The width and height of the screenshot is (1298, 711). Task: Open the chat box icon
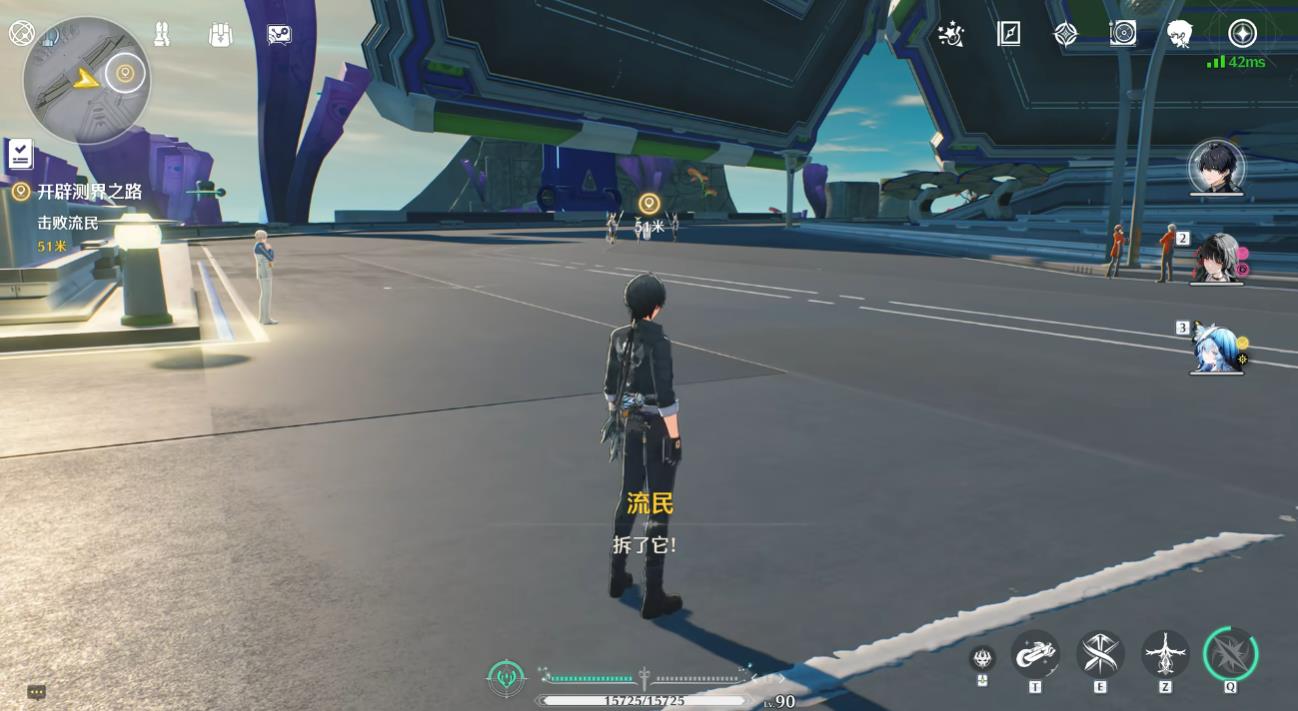coord(37,692)
